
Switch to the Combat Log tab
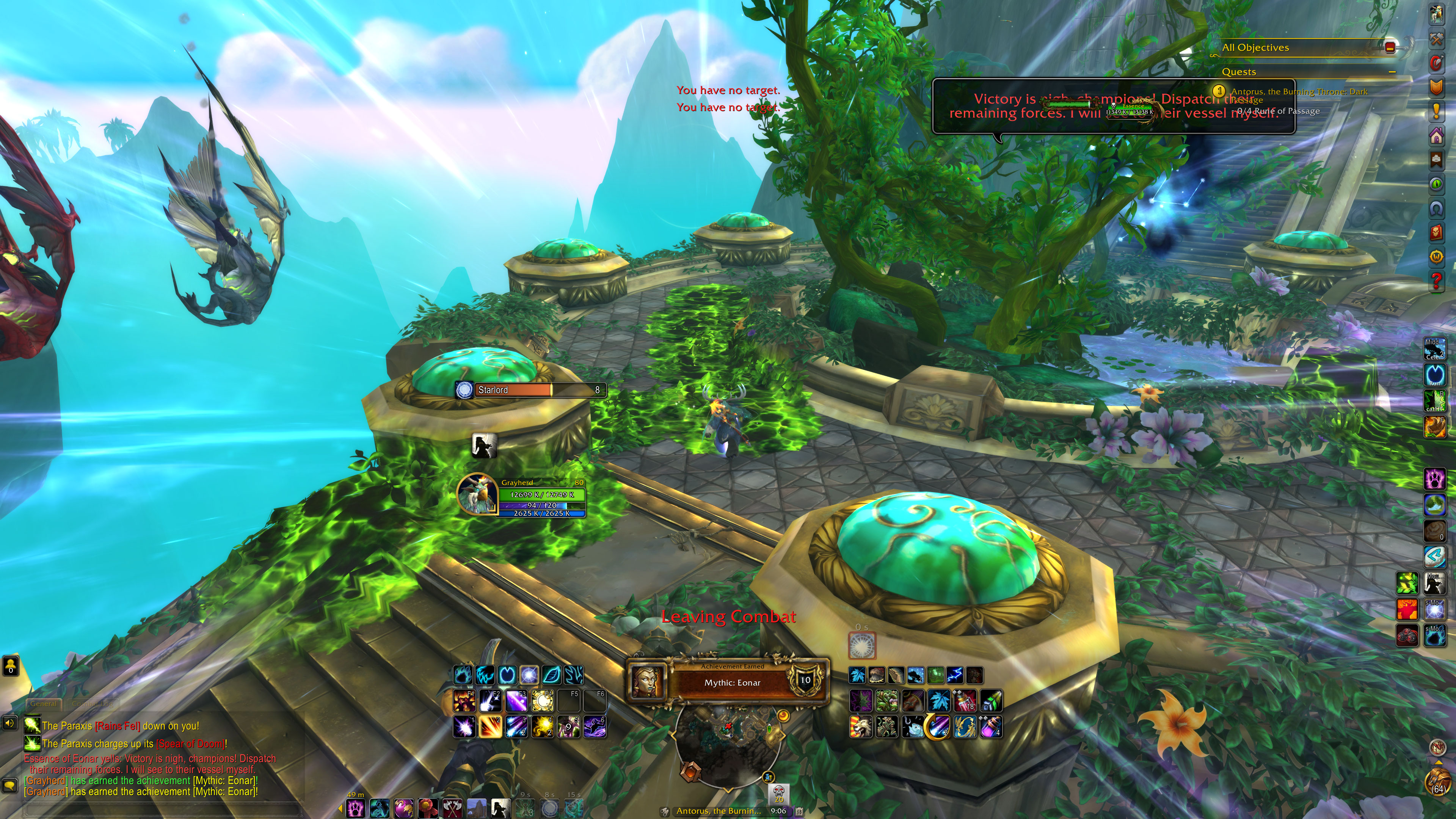click(x=91, y=704)
